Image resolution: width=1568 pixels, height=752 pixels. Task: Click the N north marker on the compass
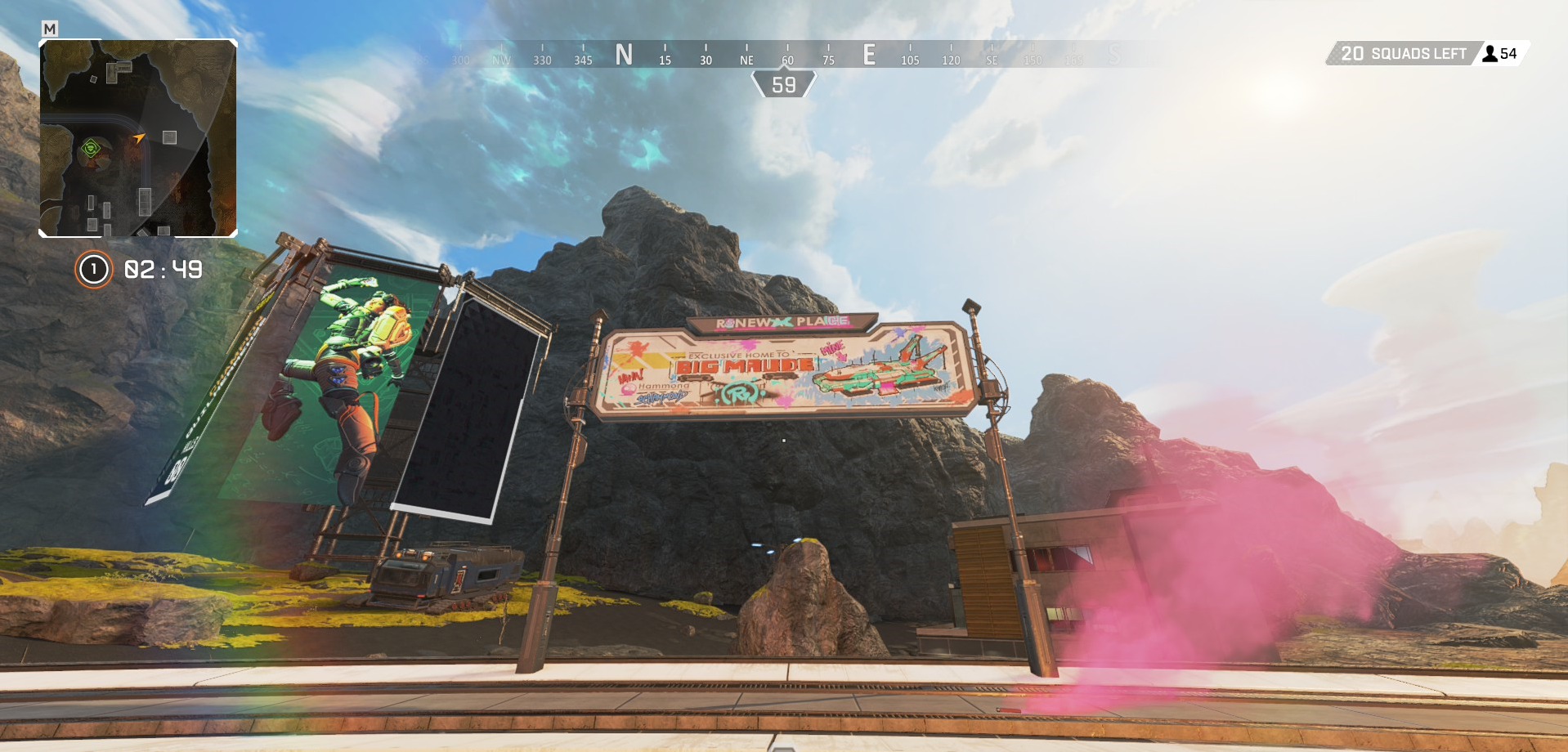(x=625, y=54)
